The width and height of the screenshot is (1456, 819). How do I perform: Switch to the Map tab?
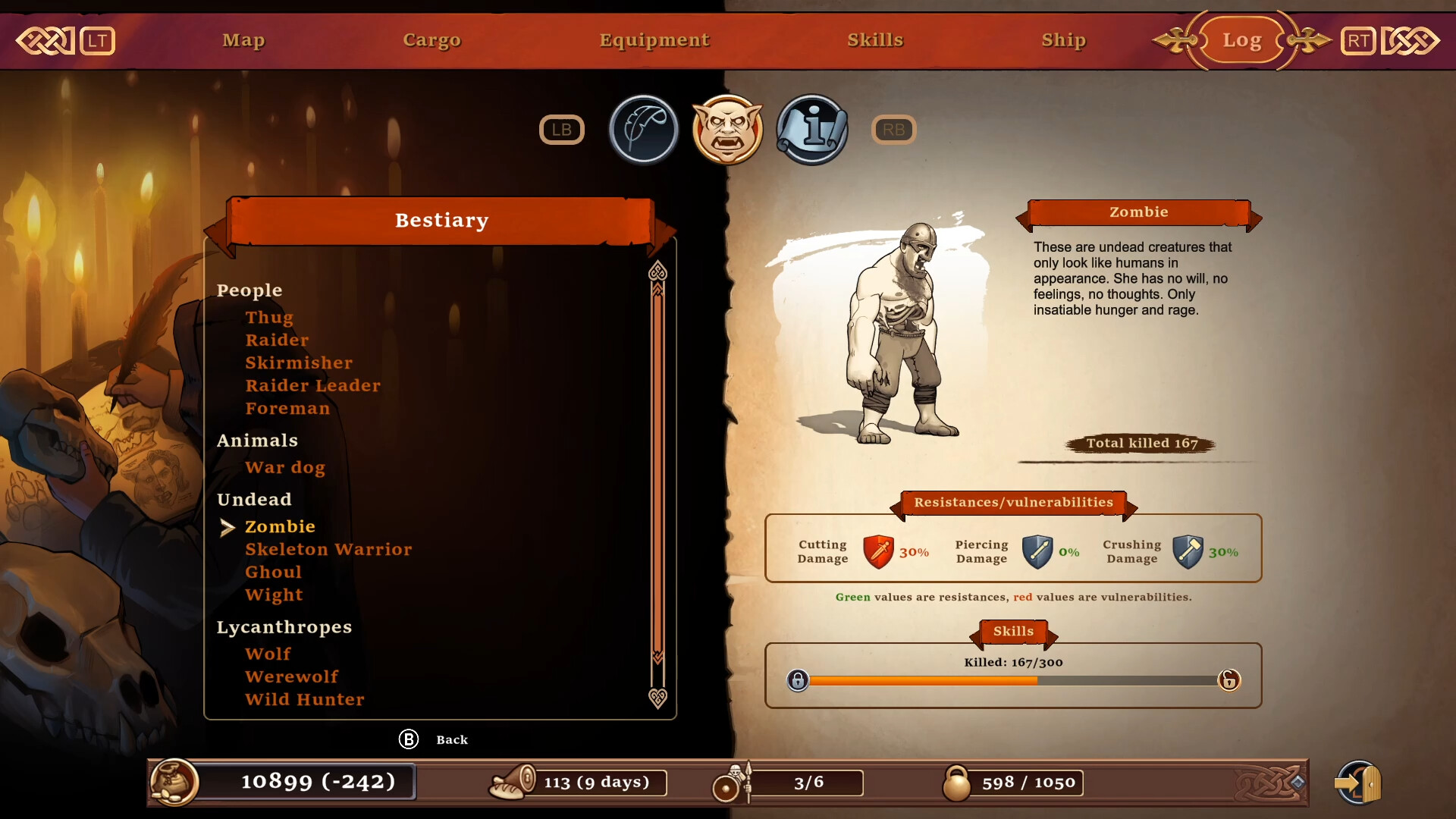(x=243, y=40)
